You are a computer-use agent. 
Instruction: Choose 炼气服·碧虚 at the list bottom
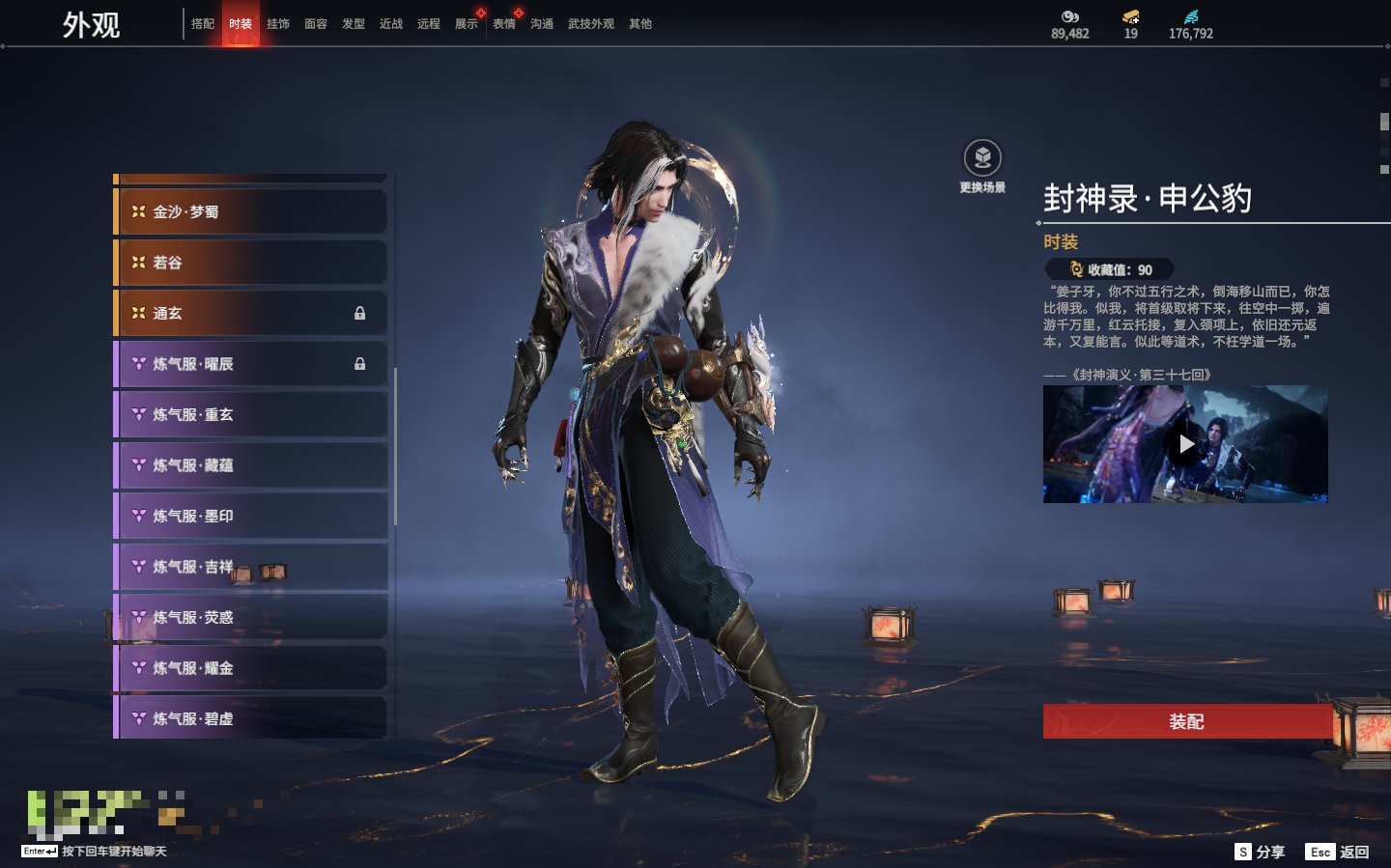click(251, 718)
